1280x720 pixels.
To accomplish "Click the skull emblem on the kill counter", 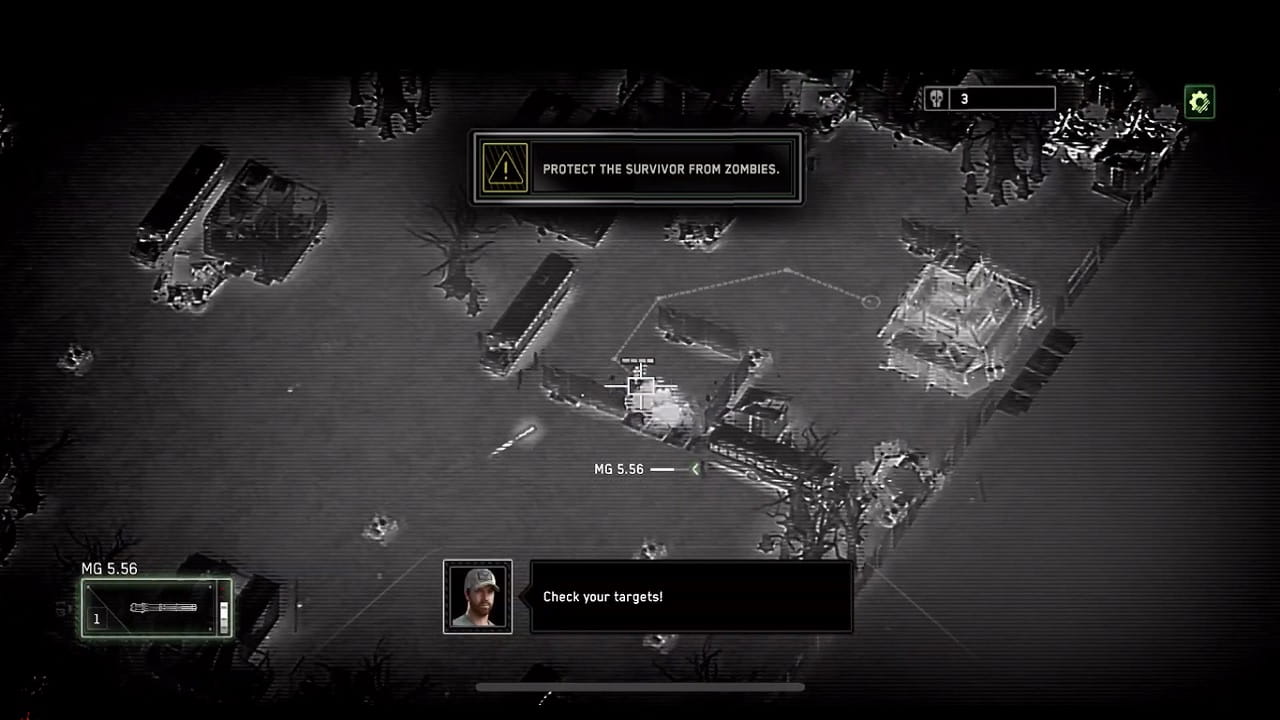I will [x=936, y=97].
